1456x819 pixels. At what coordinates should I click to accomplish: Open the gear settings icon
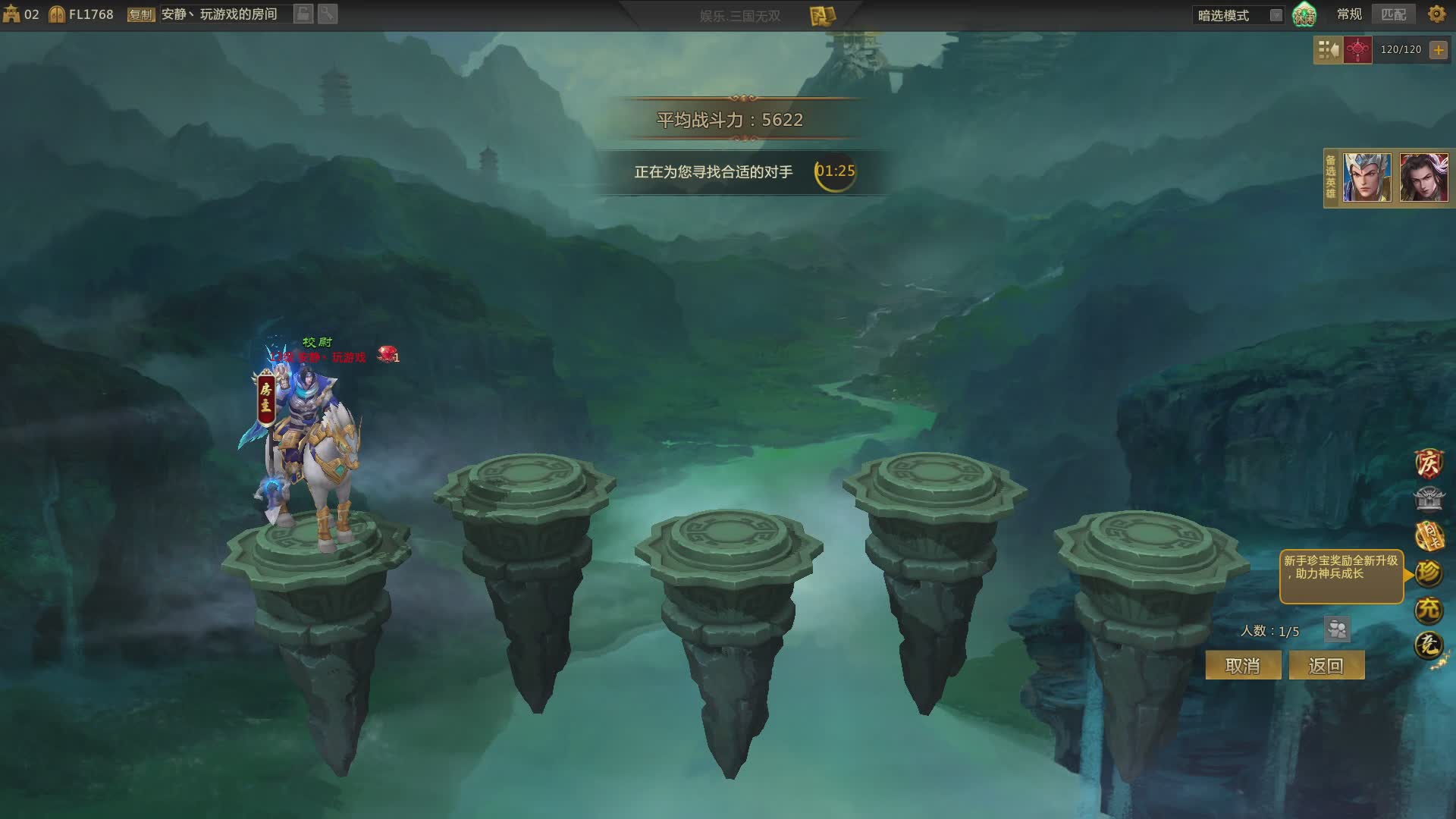[1436, 14]
